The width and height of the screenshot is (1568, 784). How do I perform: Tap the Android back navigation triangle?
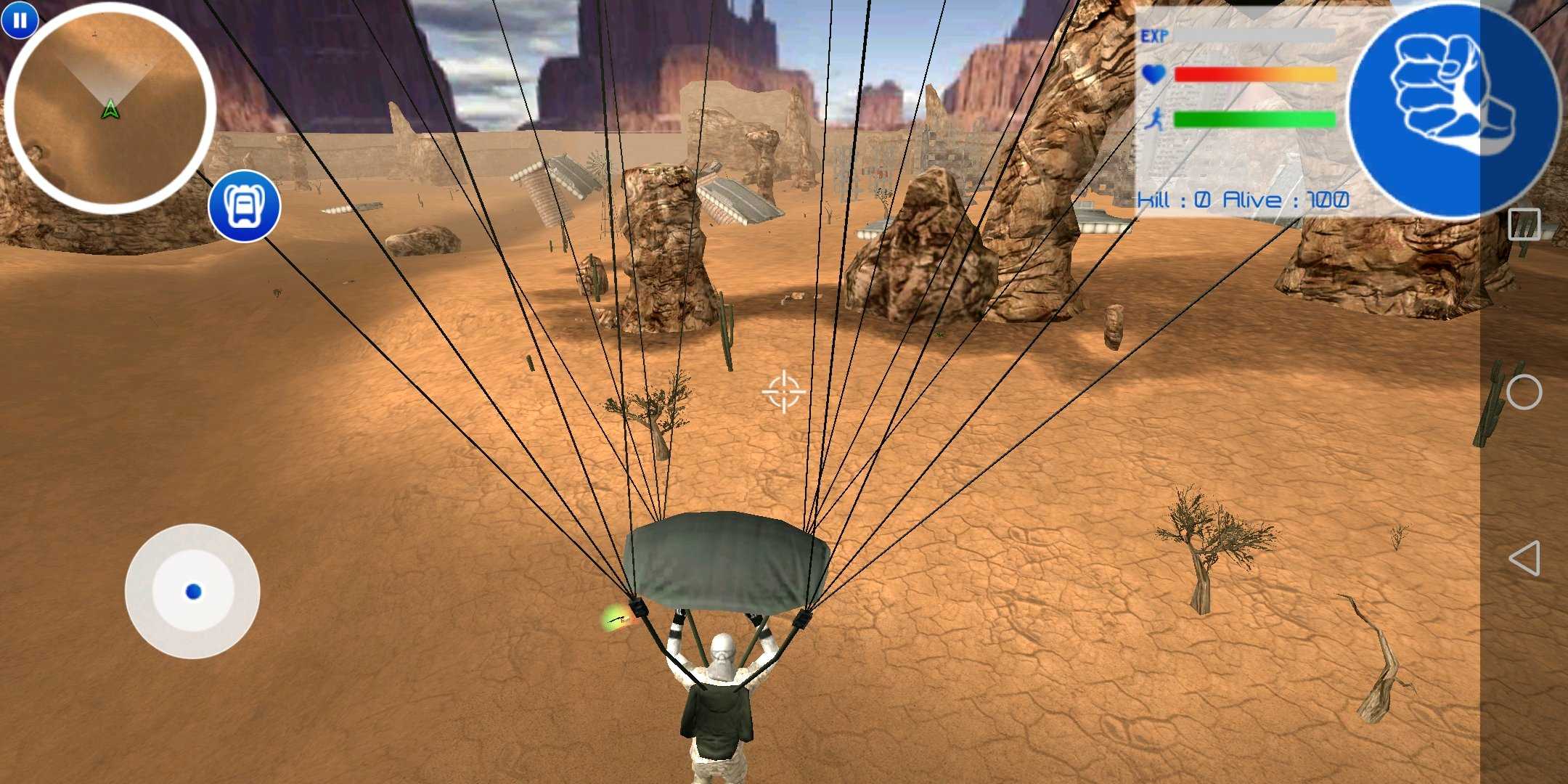tap(1524, 558)
